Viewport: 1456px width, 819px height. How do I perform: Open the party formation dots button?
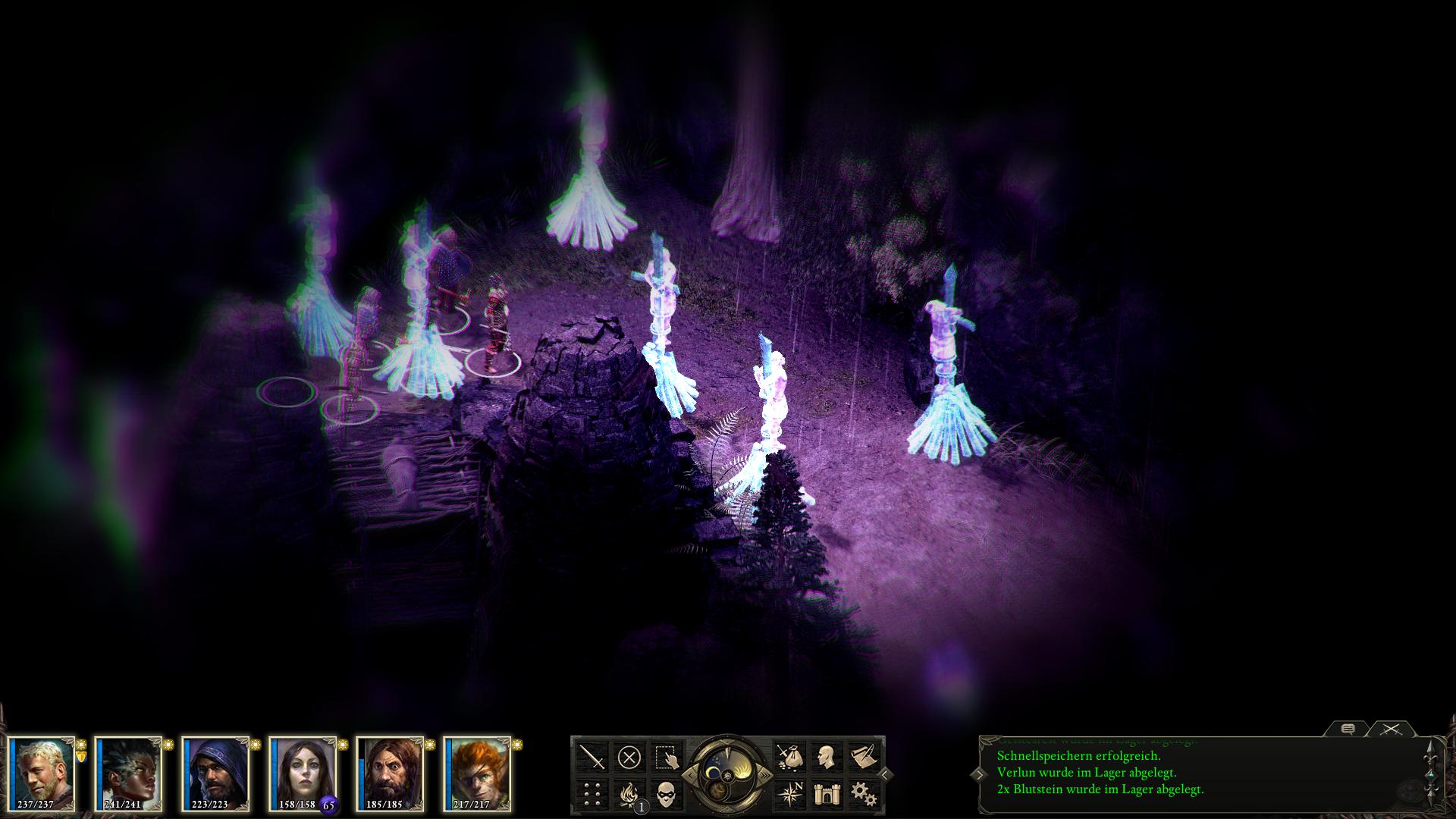coord(593,794)
